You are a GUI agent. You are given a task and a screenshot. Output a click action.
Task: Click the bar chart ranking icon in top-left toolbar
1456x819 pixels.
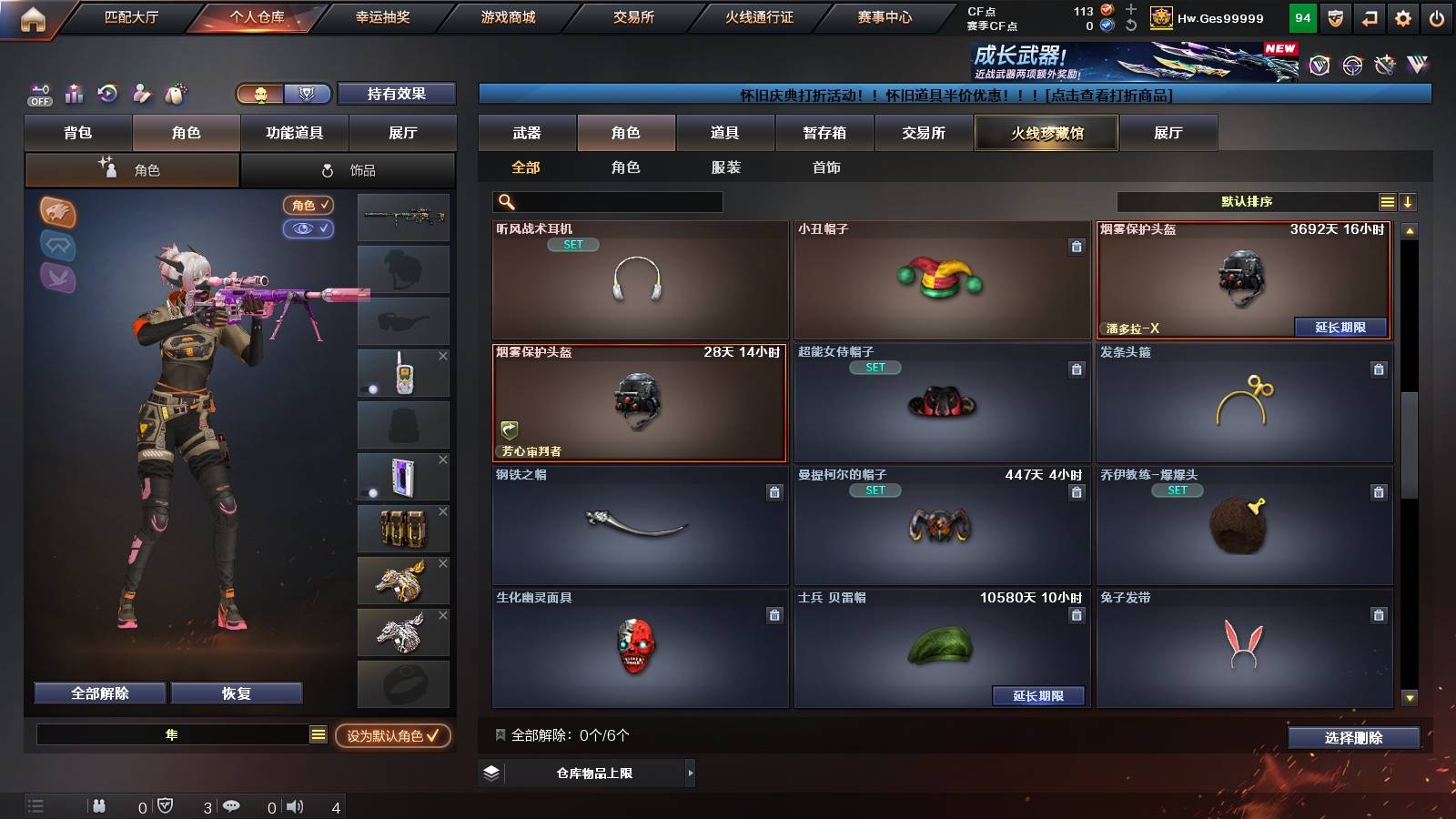pyautogui.click(x=74, y=94)
